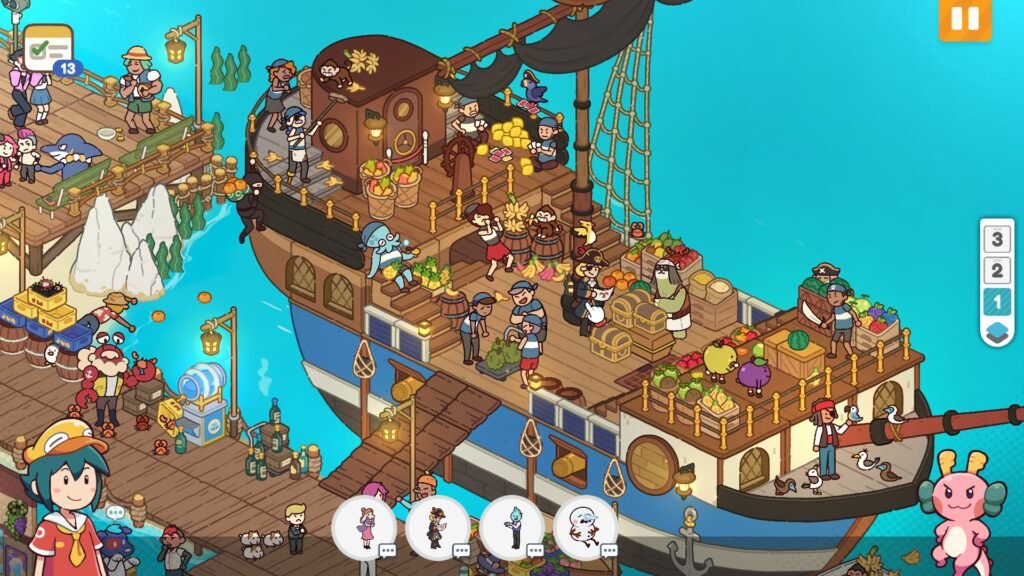Select floor level 1
Image resolution: width=1024 pixels, height=576 pixels.
[x=996, y=301]
